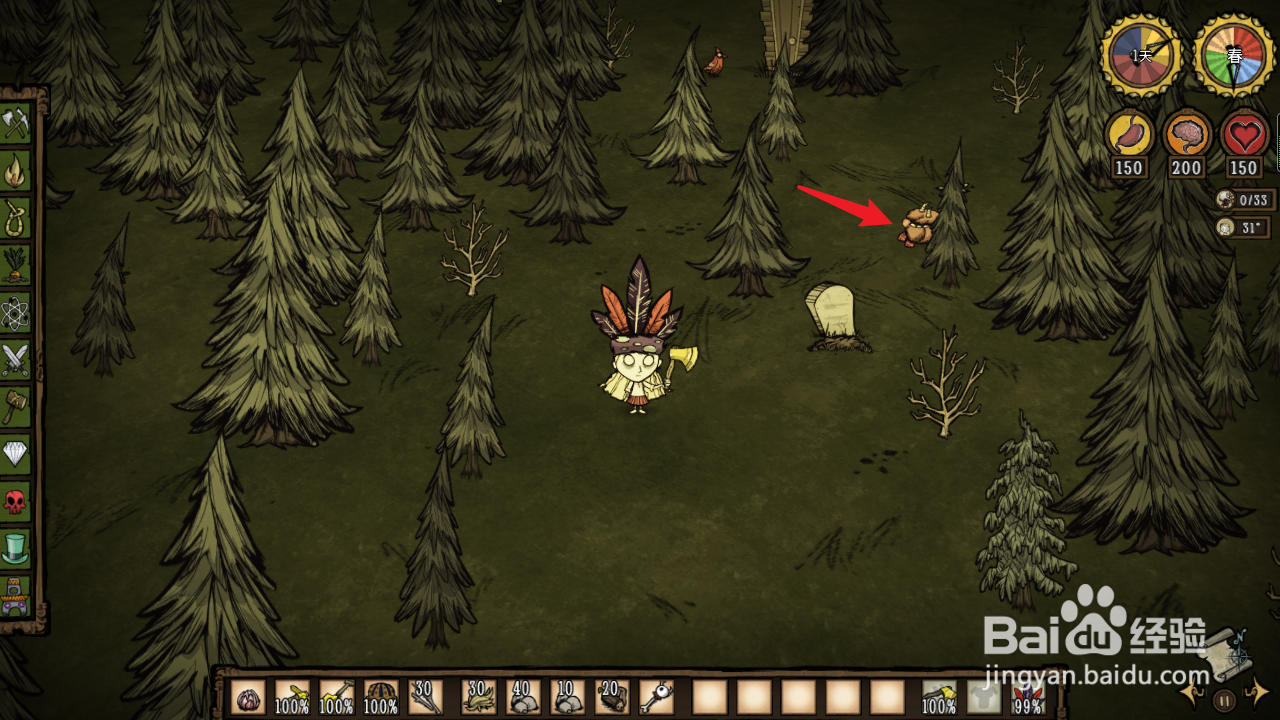Open the Food farming crafting tab
Image resolution: width=1280 pixels, height=720 pixels.
pyautogui.click(x=16, y=265)
